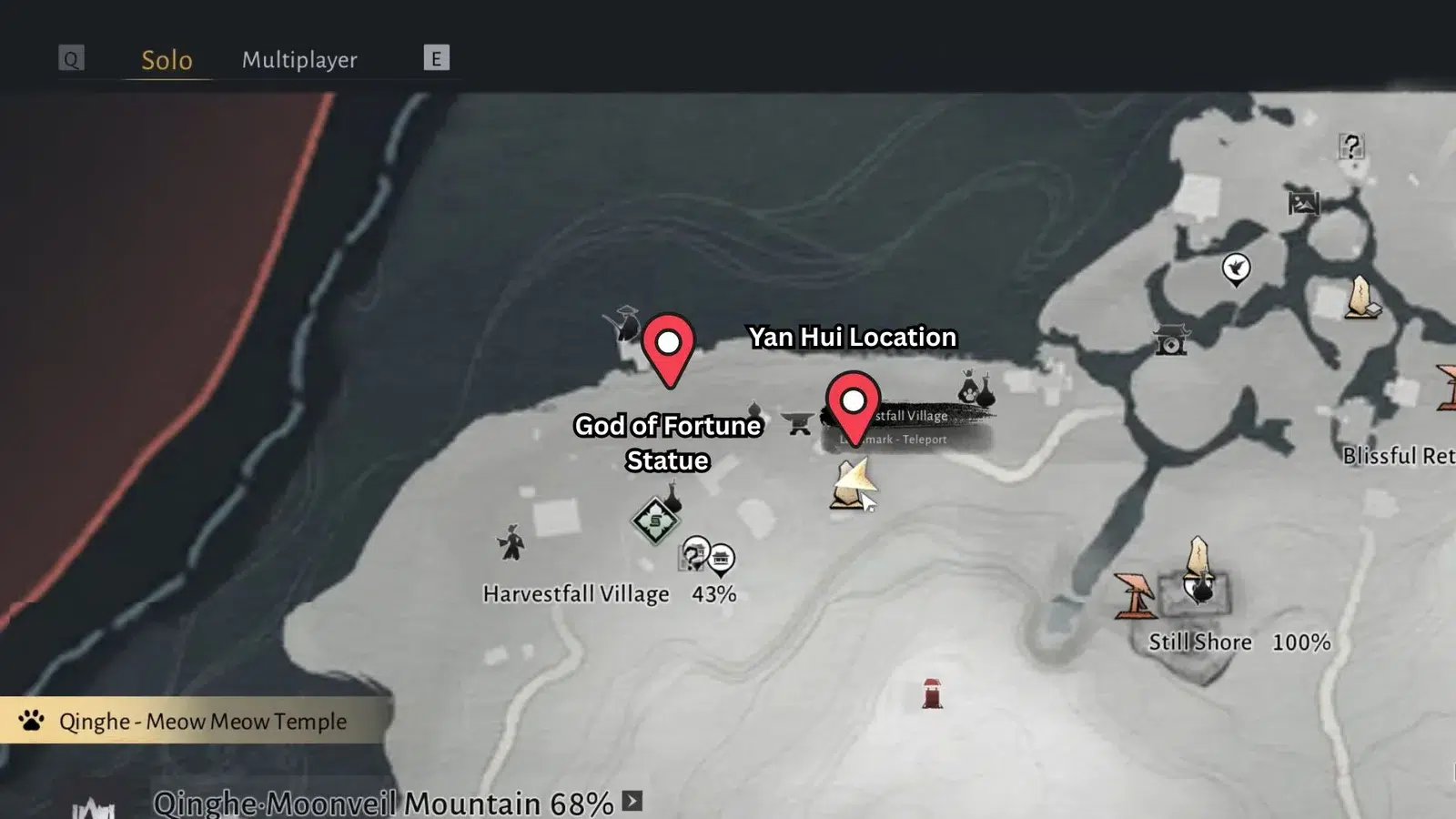
Task: Select the Solo map tab
Action: point(167,60)
